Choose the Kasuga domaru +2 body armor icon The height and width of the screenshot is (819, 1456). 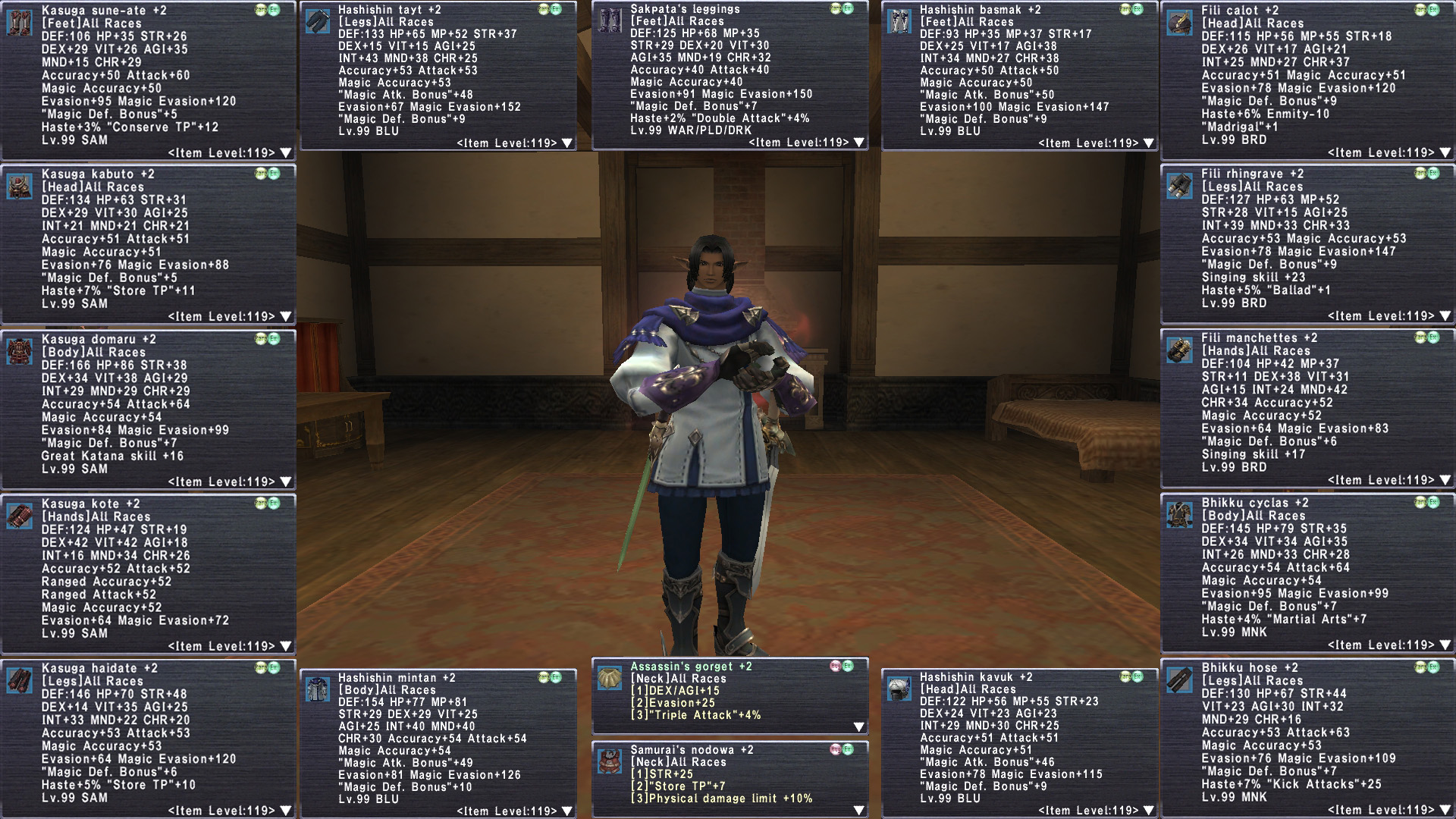click(x=20, y=352)
